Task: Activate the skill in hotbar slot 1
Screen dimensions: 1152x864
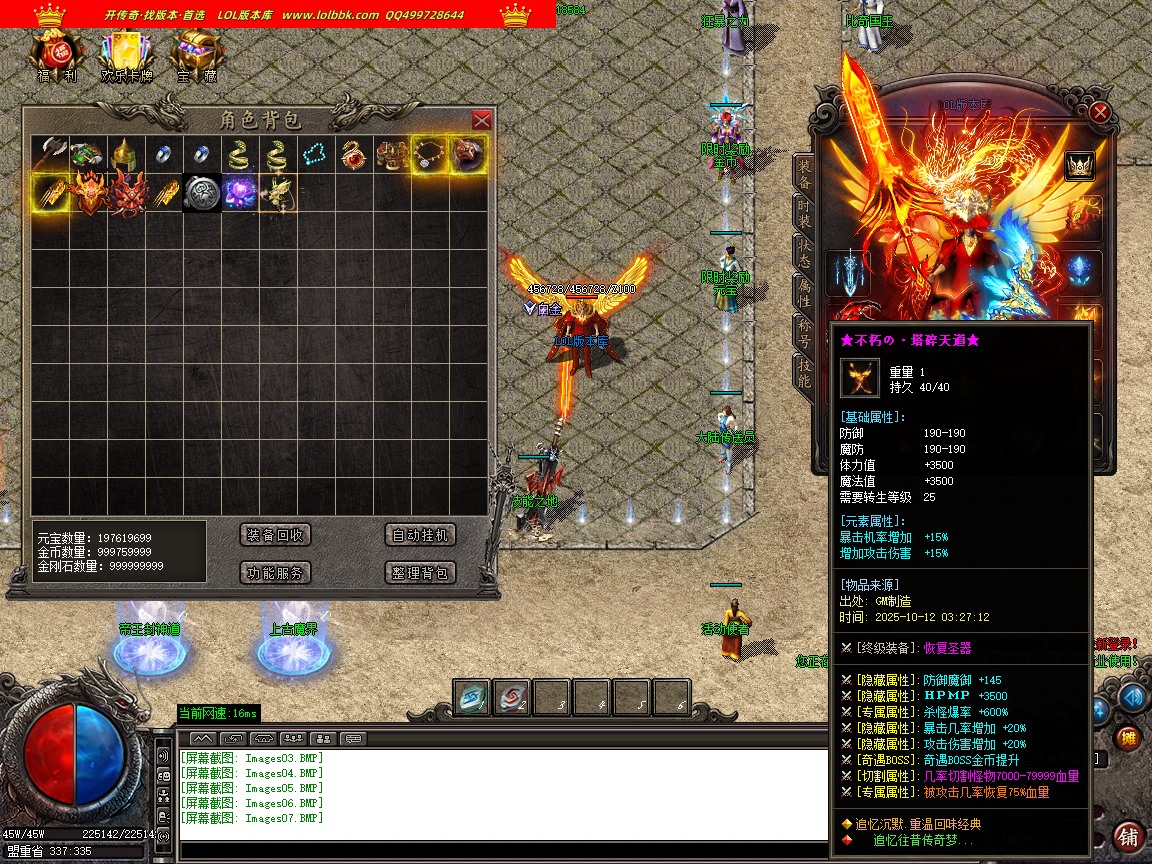Action: (x=472, y=698)
